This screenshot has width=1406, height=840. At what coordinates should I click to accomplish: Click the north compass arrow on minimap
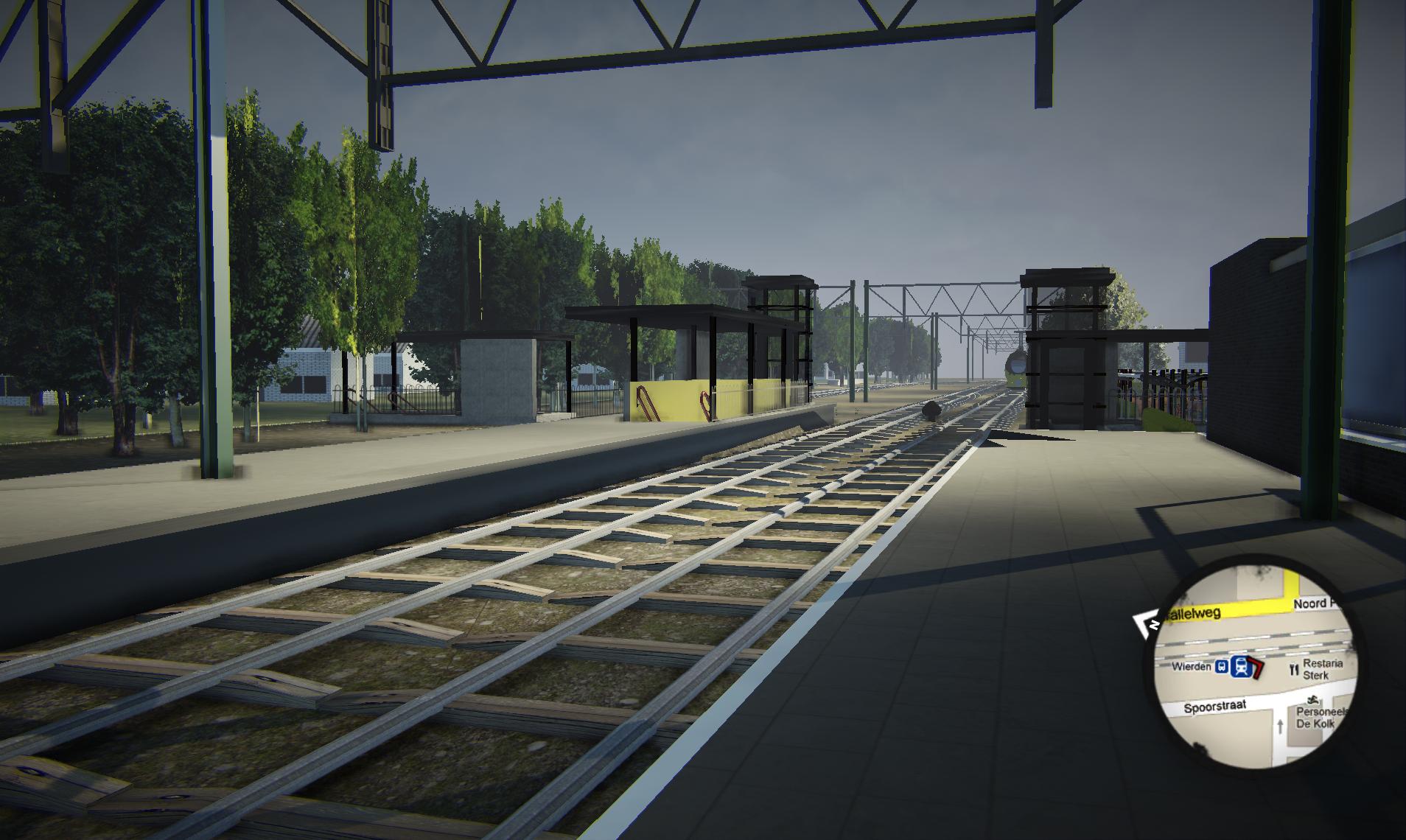(1147, 625)
